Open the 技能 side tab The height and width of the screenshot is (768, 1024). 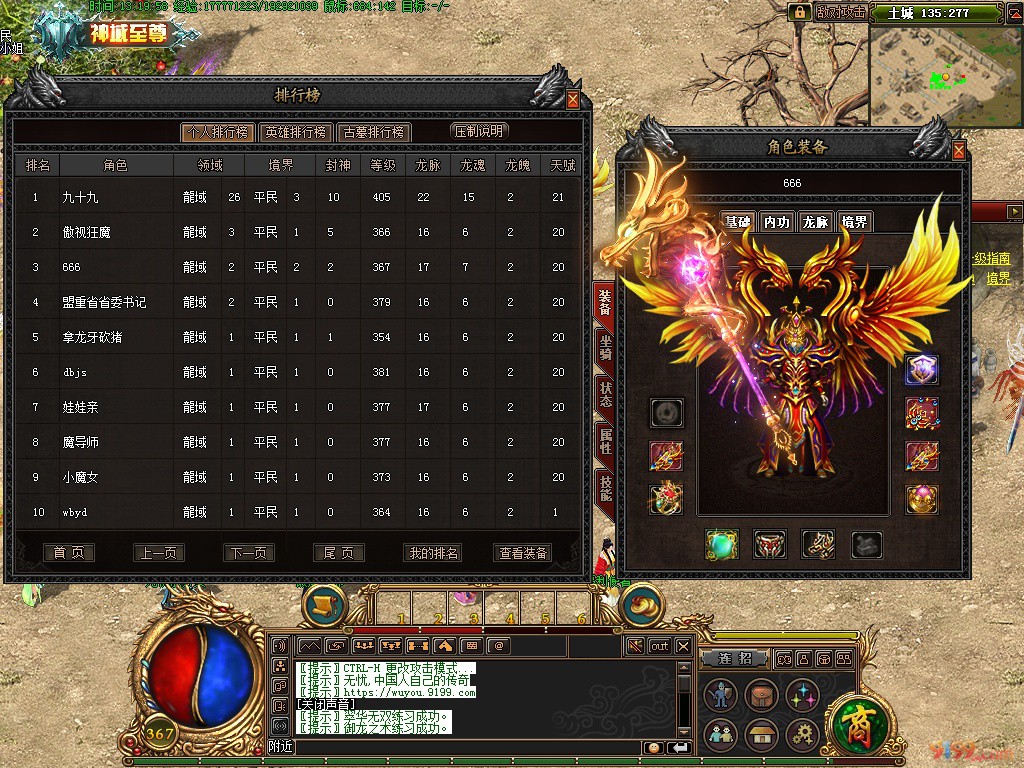click(x=605, y=486)
